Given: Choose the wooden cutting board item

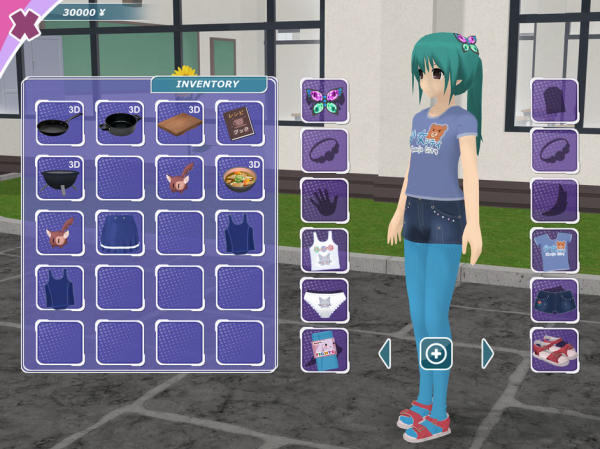Looking at the screenshot, I should tap(179, 123).
